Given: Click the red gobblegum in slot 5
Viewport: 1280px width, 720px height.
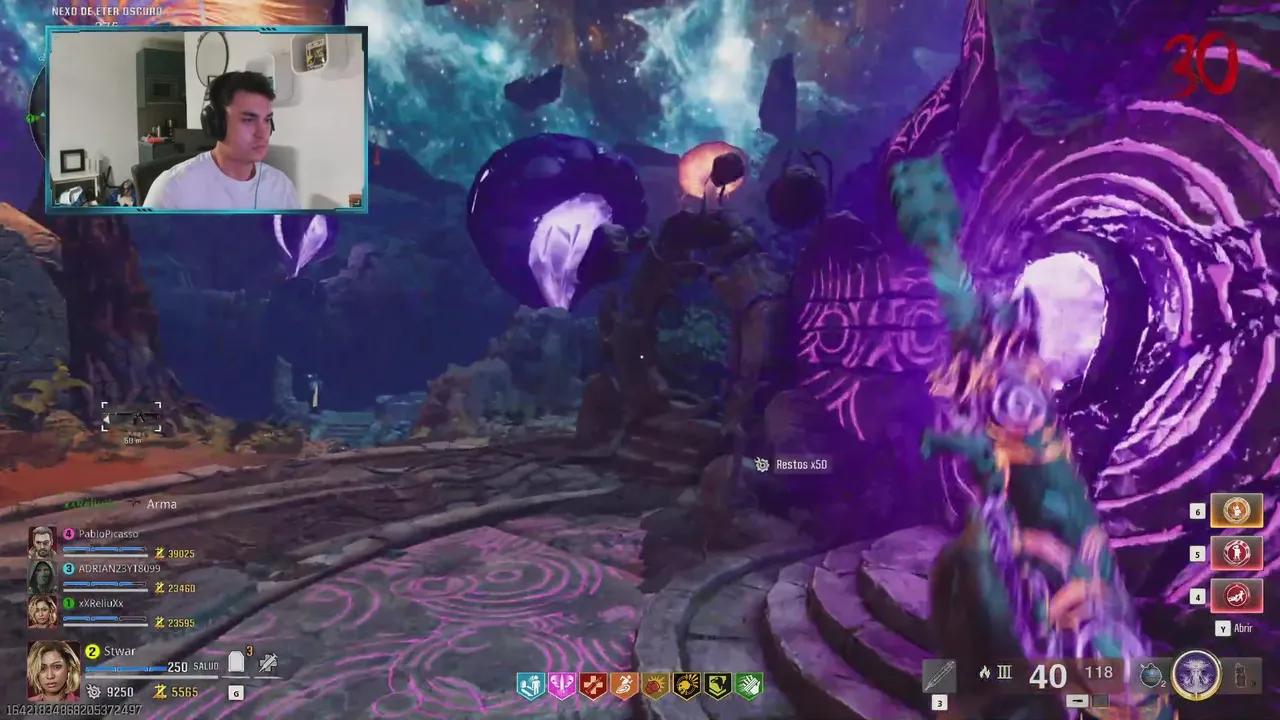Looking at the screenshot, I should pyautogui.click(x=1237, y=553).
